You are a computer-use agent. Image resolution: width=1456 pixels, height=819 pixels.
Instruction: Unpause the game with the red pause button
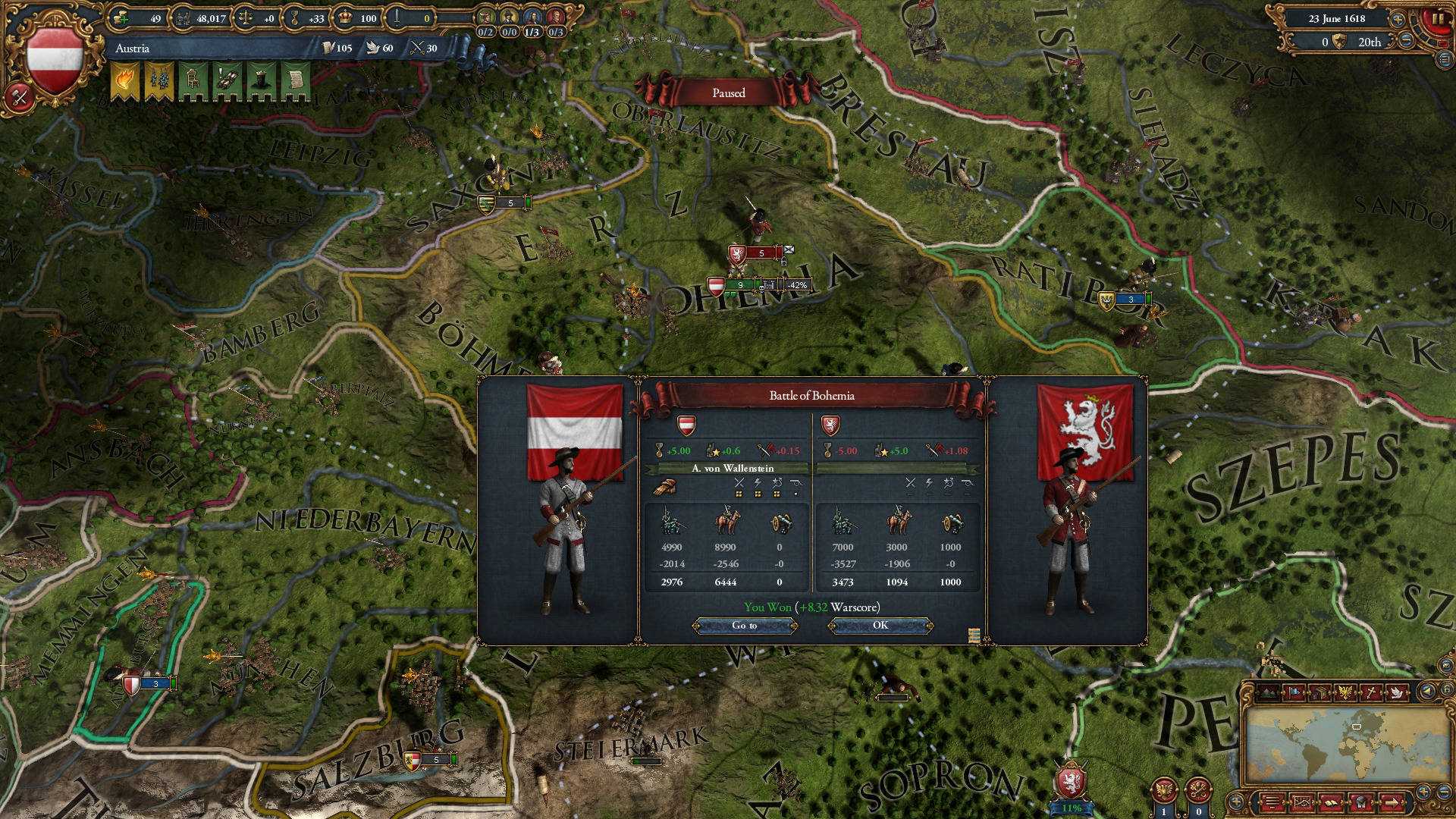point(1439,20)
